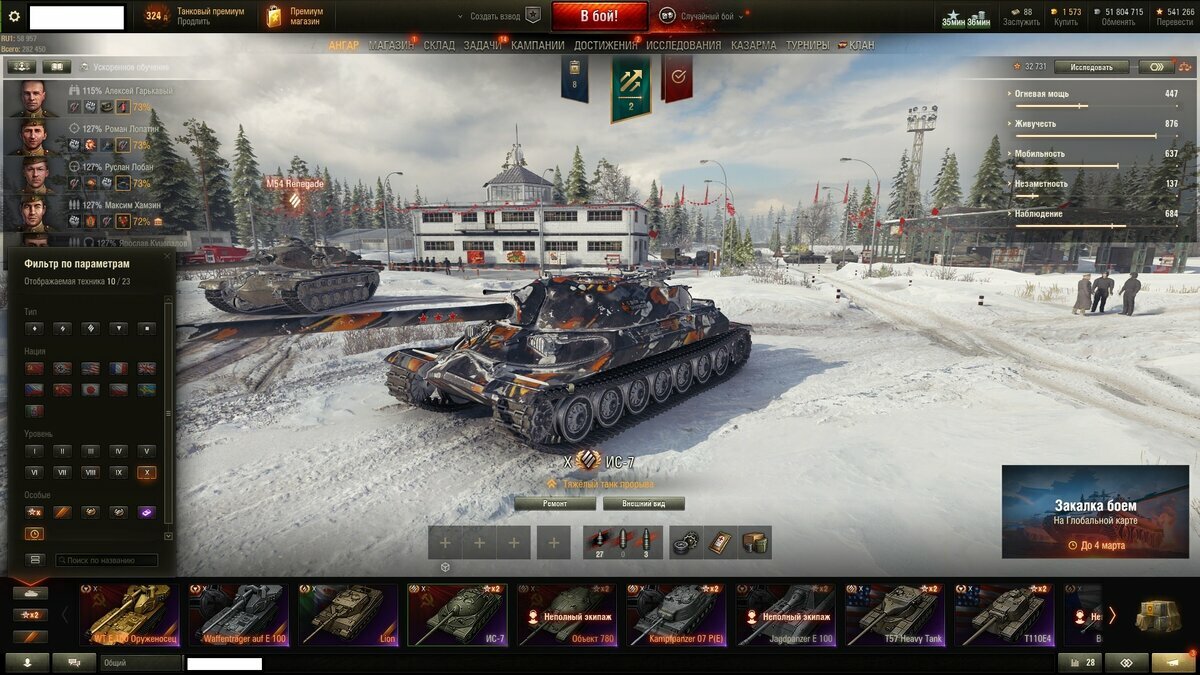Switch to the «Казарма» tab
Screen dimensions: 1200x675
tap(753, 45)
